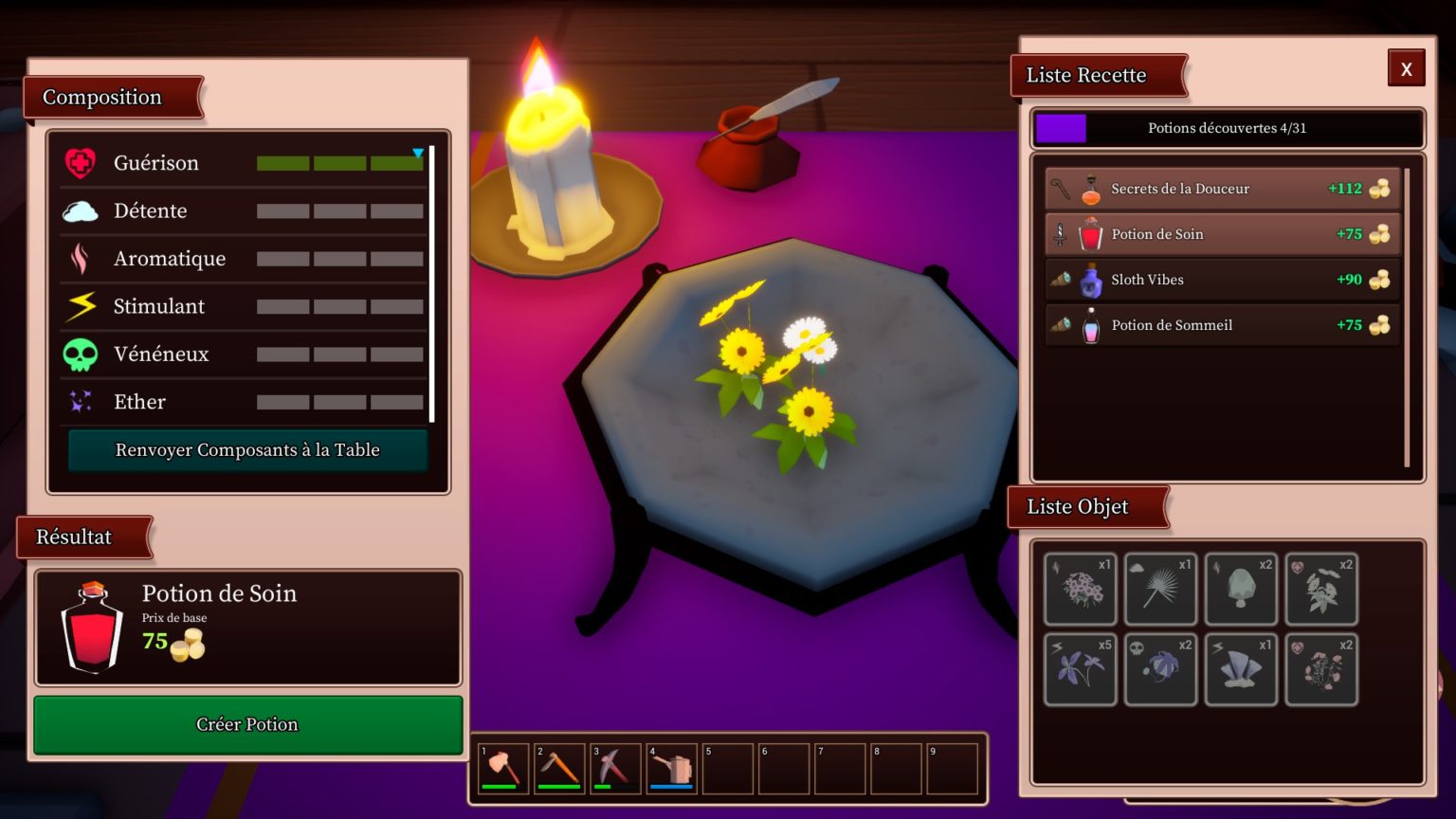Select the pink flower cluster ingredient
The image size is (1456, 819).
pyautogui.click(x=1081, y=590)
